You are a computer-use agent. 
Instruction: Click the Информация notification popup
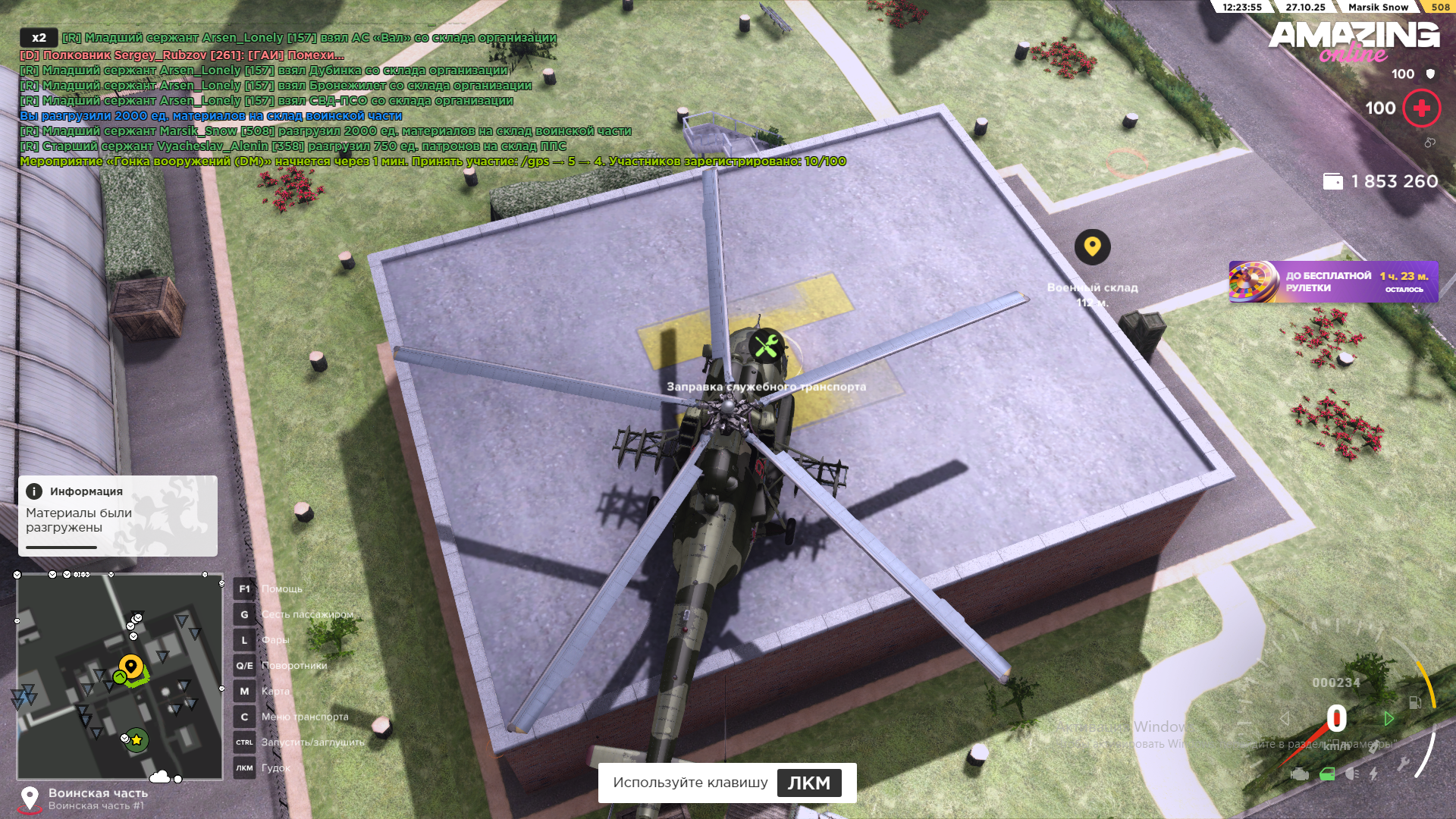[118, 516]
